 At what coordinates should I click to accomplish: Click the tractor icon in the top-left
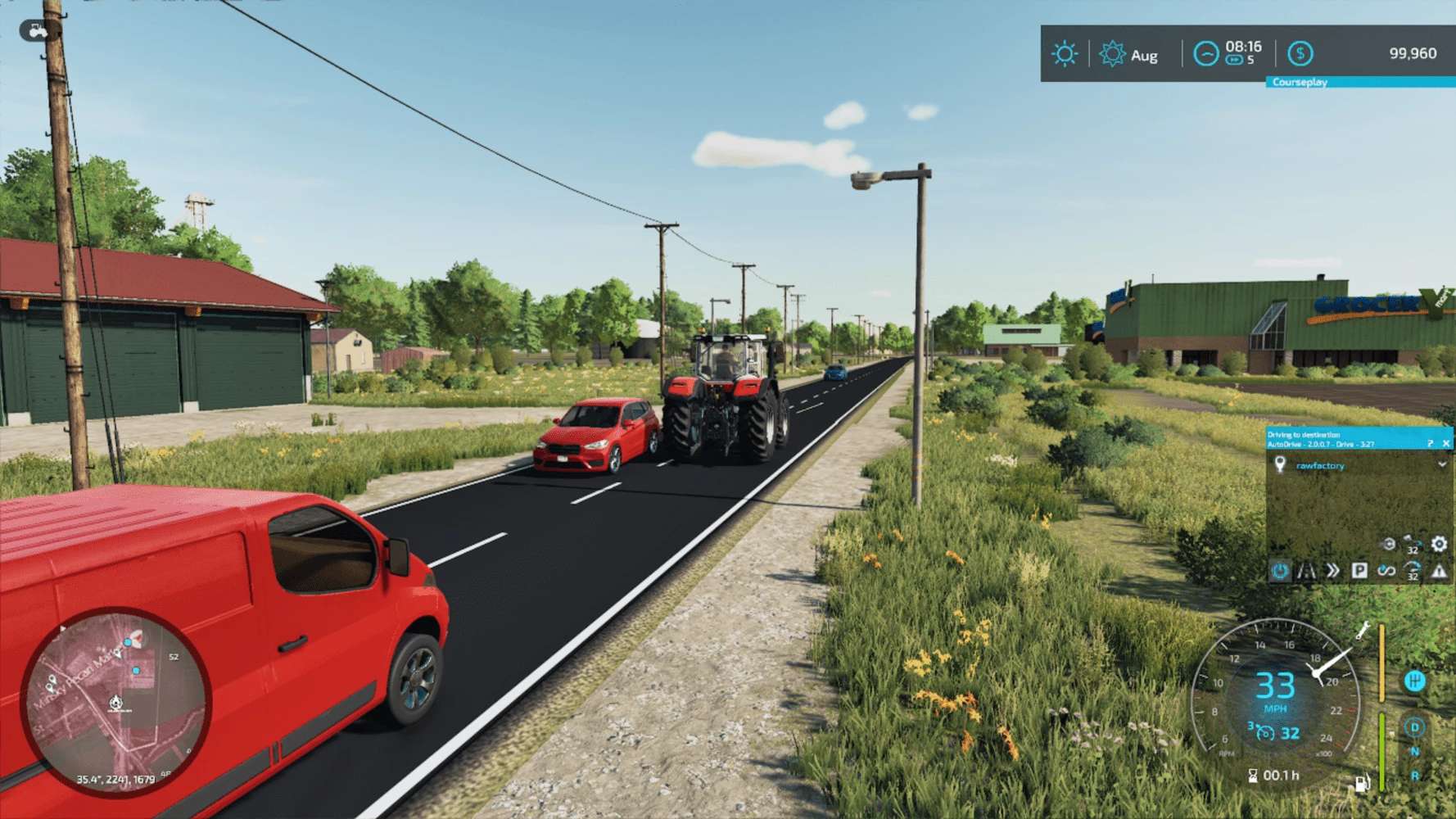[x=37, y=31]
